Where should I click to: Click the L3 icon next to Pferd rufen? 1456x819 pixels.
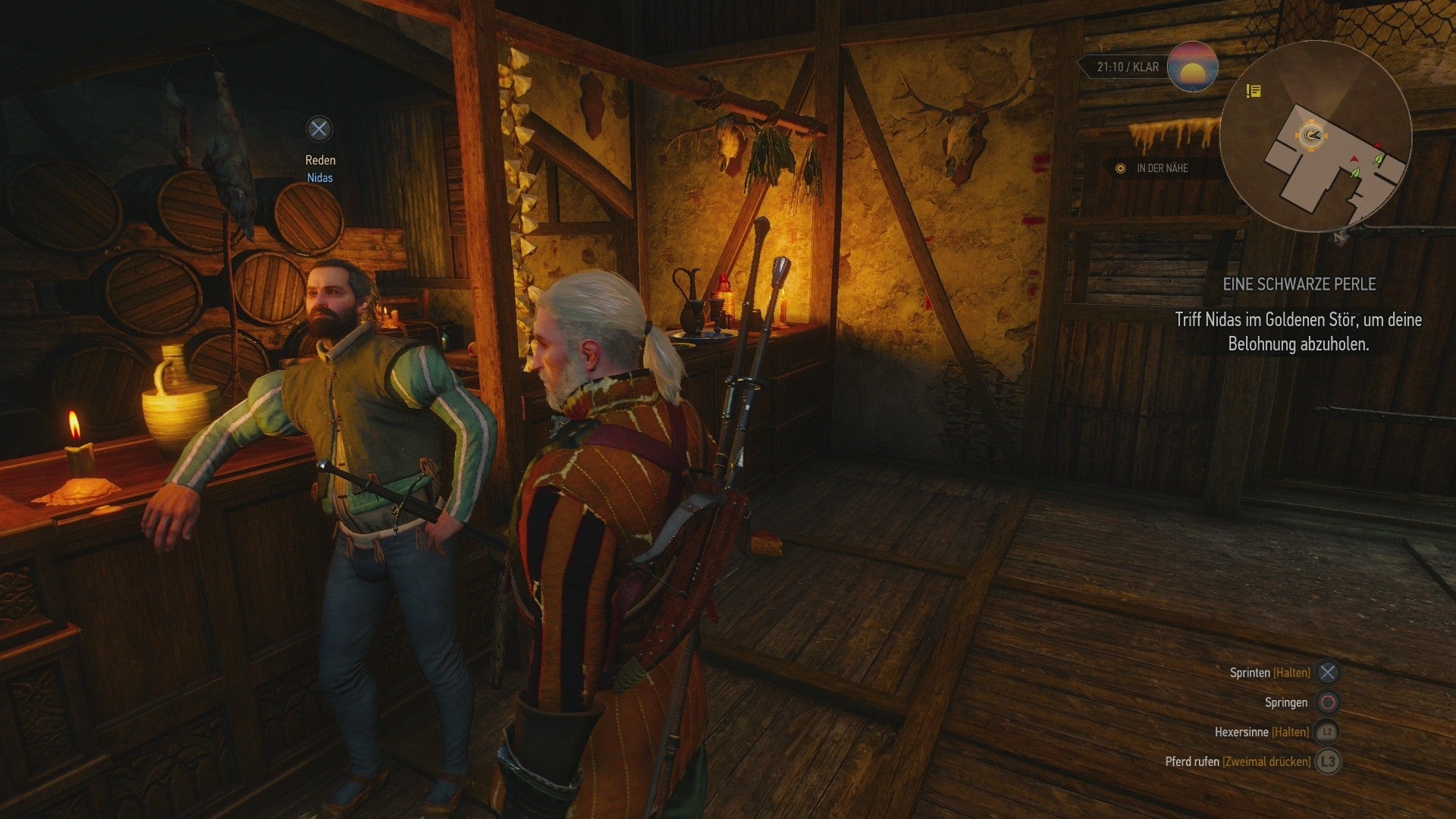coord(1328,762)
